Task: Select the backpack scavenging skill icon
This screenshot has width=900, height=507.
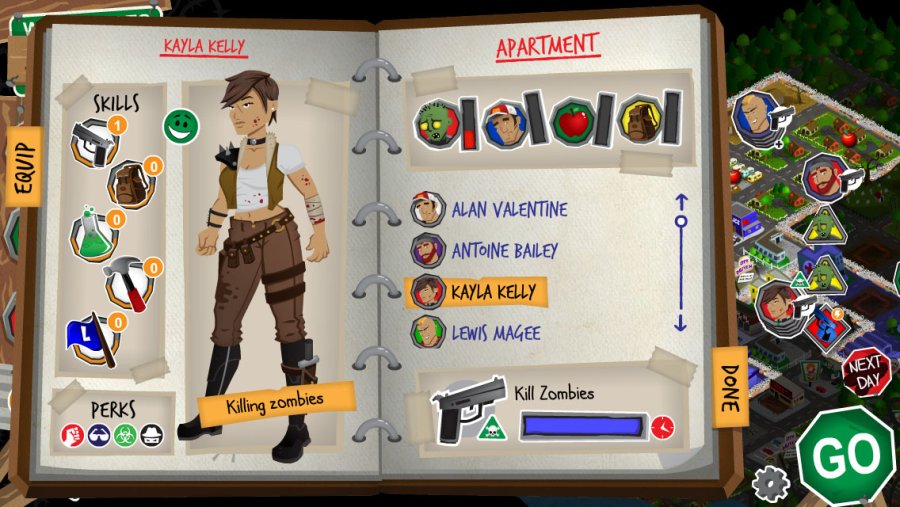Action: tap(130, 183)
